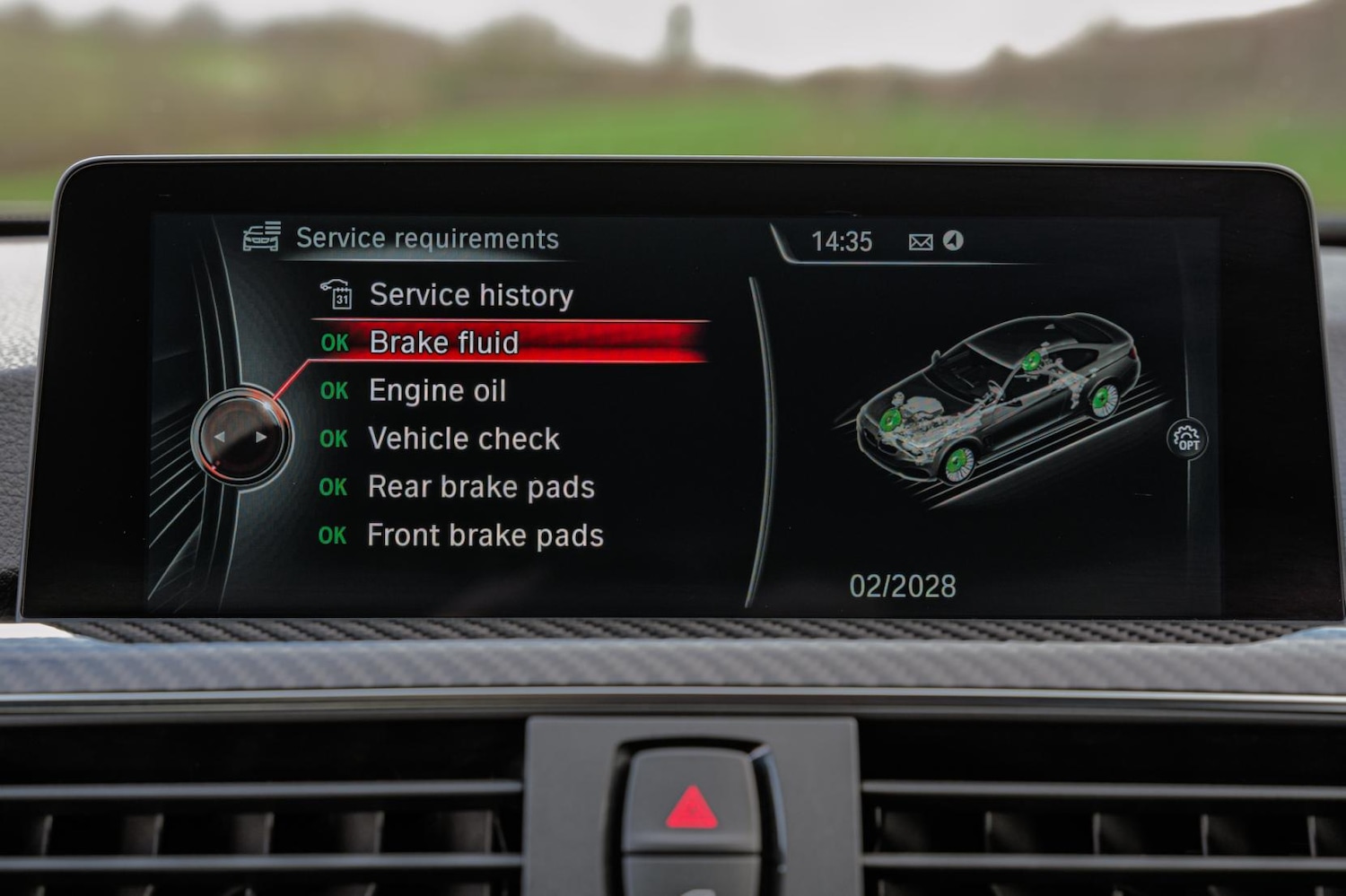
Task: Select the Brake fluid entry
Action: [x=443, y=343]
